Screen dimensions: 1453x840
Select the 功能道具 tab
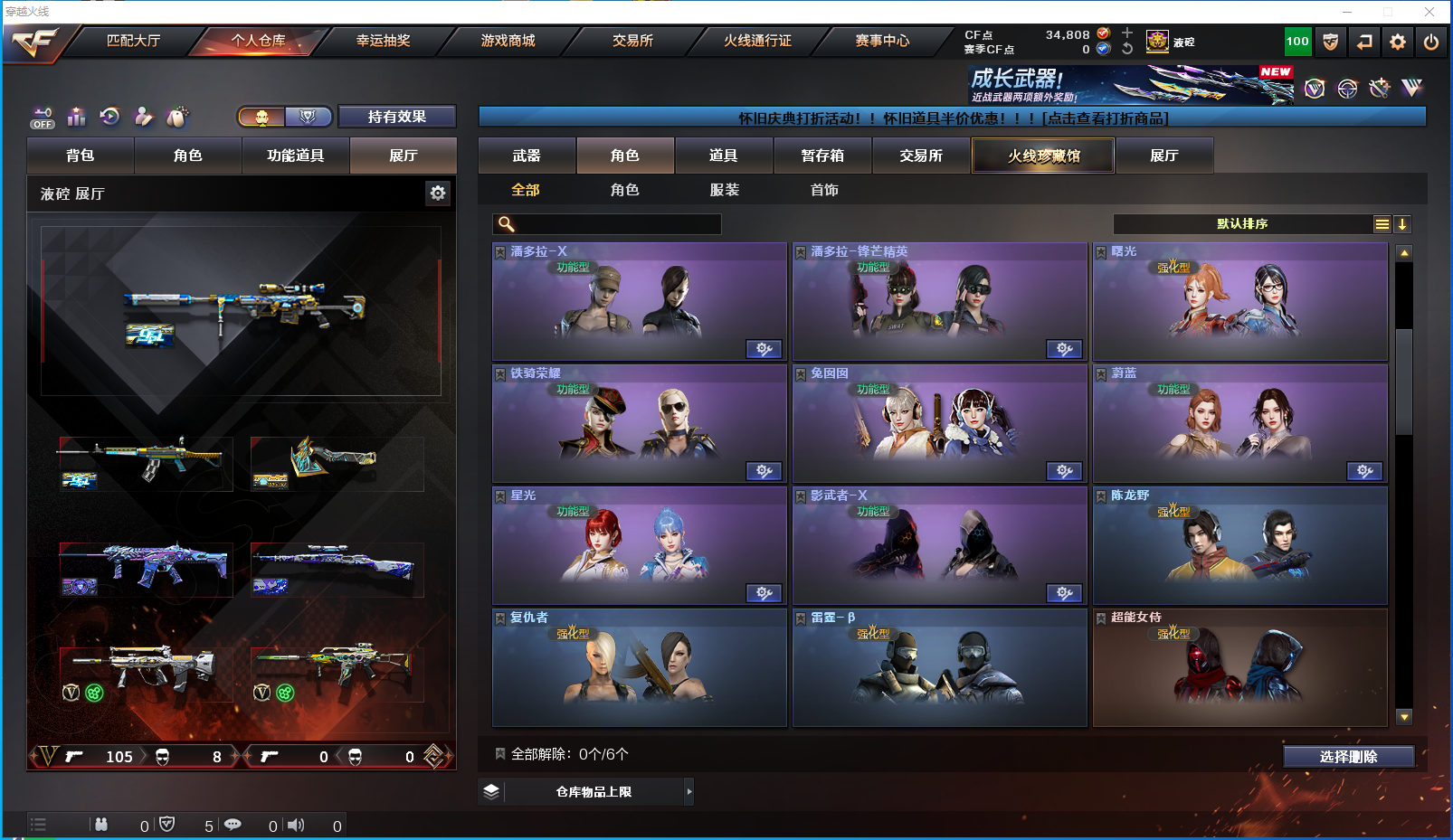[295, 156]
